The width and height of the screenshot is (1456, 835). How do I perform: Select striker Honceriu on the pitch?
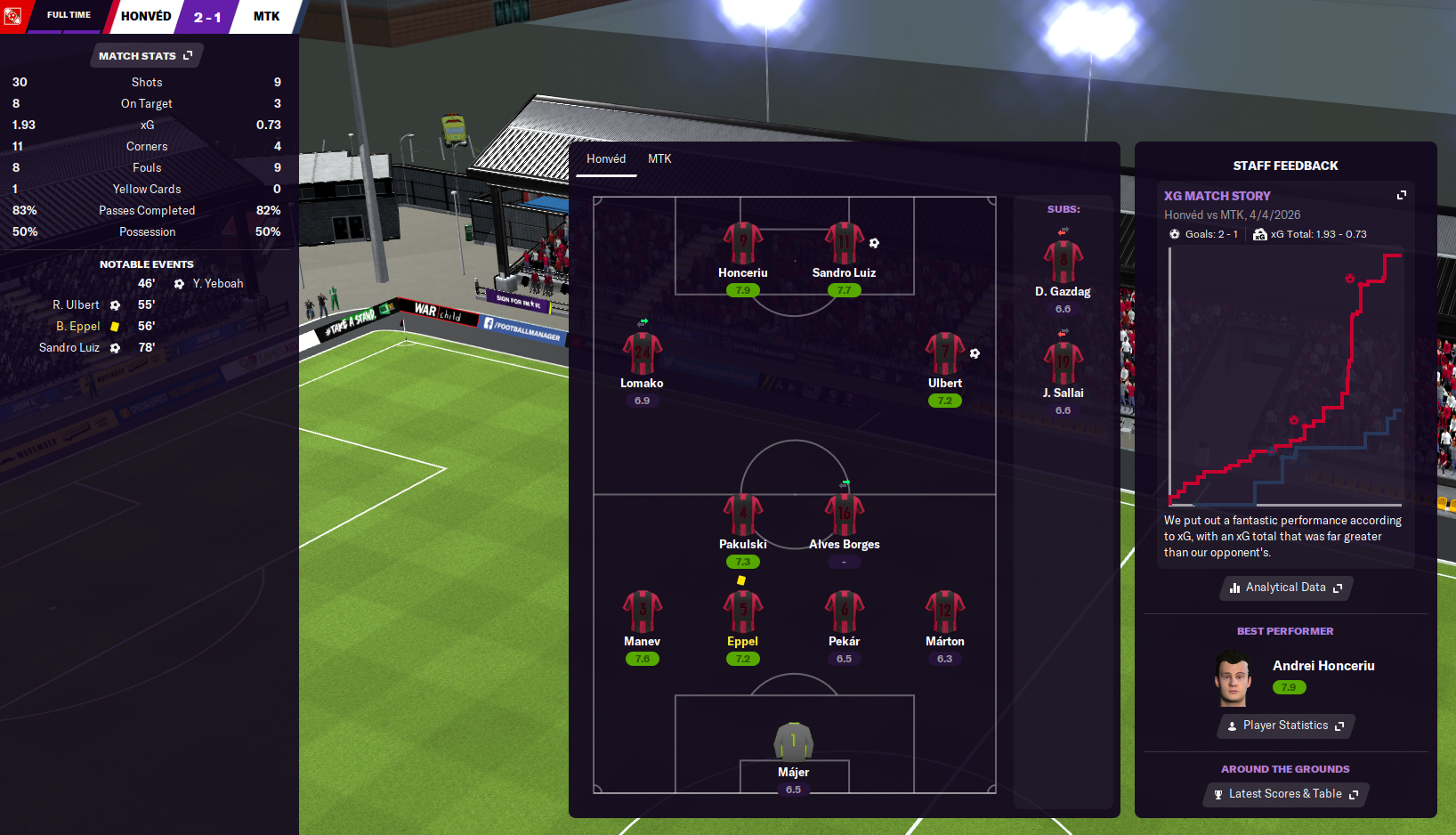tap(743, 245)
